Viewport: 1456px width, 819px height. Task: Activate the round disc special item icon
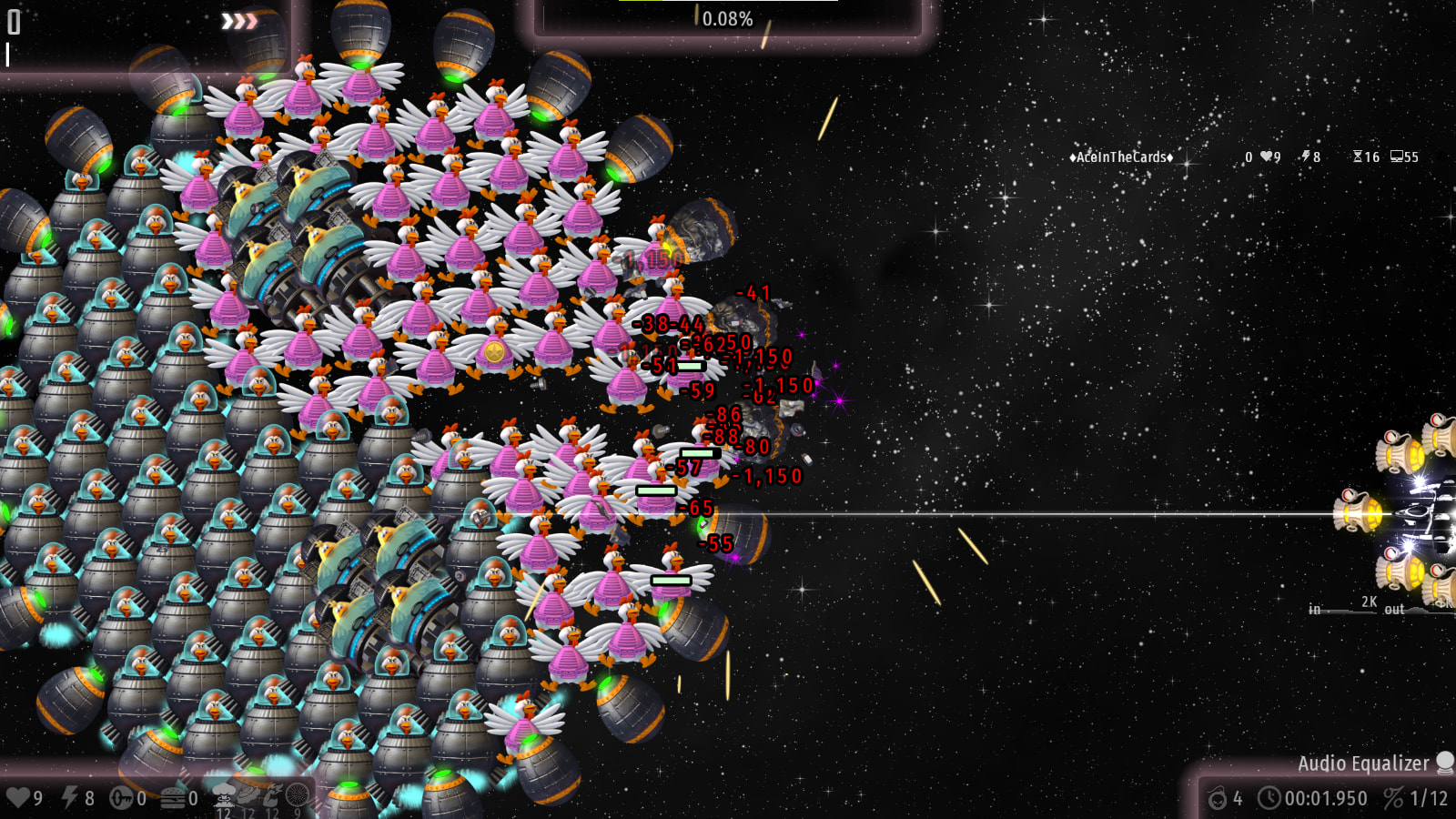pyautogui.click(x=298, y=795)
